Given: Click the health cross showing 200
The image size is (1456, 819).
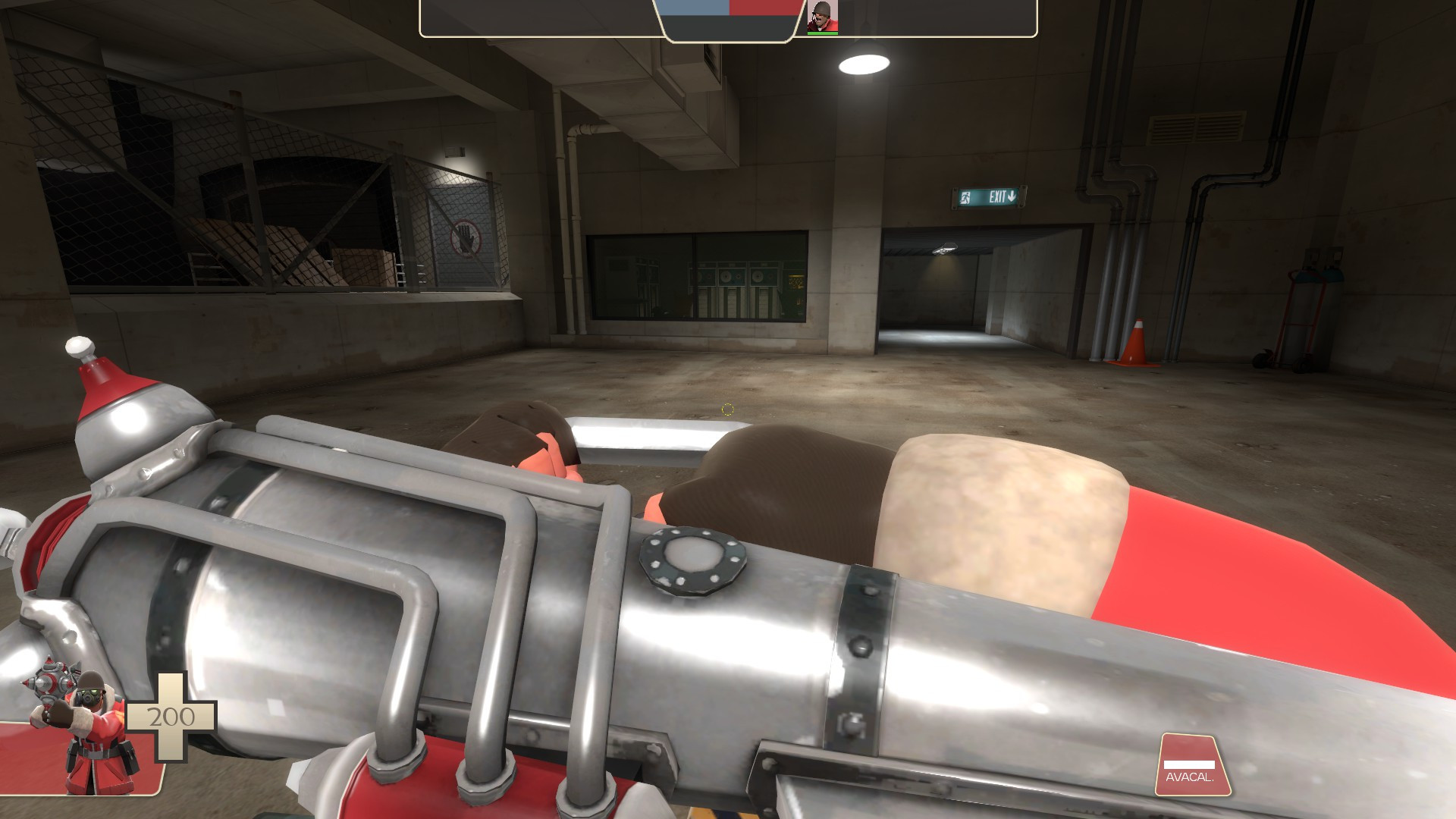Looking at the screenshot, I should [x=173, y=716].
